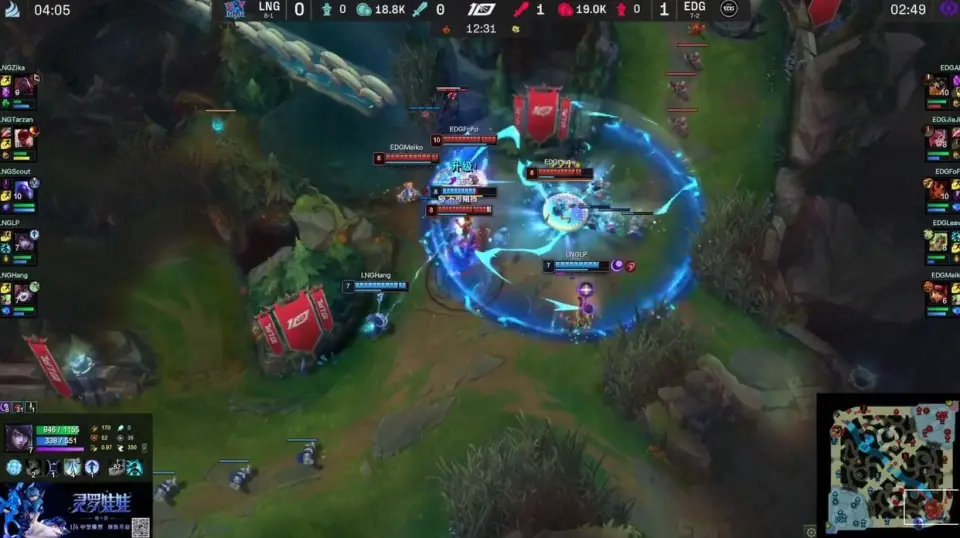The height and width of the screenshot is (538, 960).
Task: Select LNGZika's champion portrait
Action: tap(24, 87)
